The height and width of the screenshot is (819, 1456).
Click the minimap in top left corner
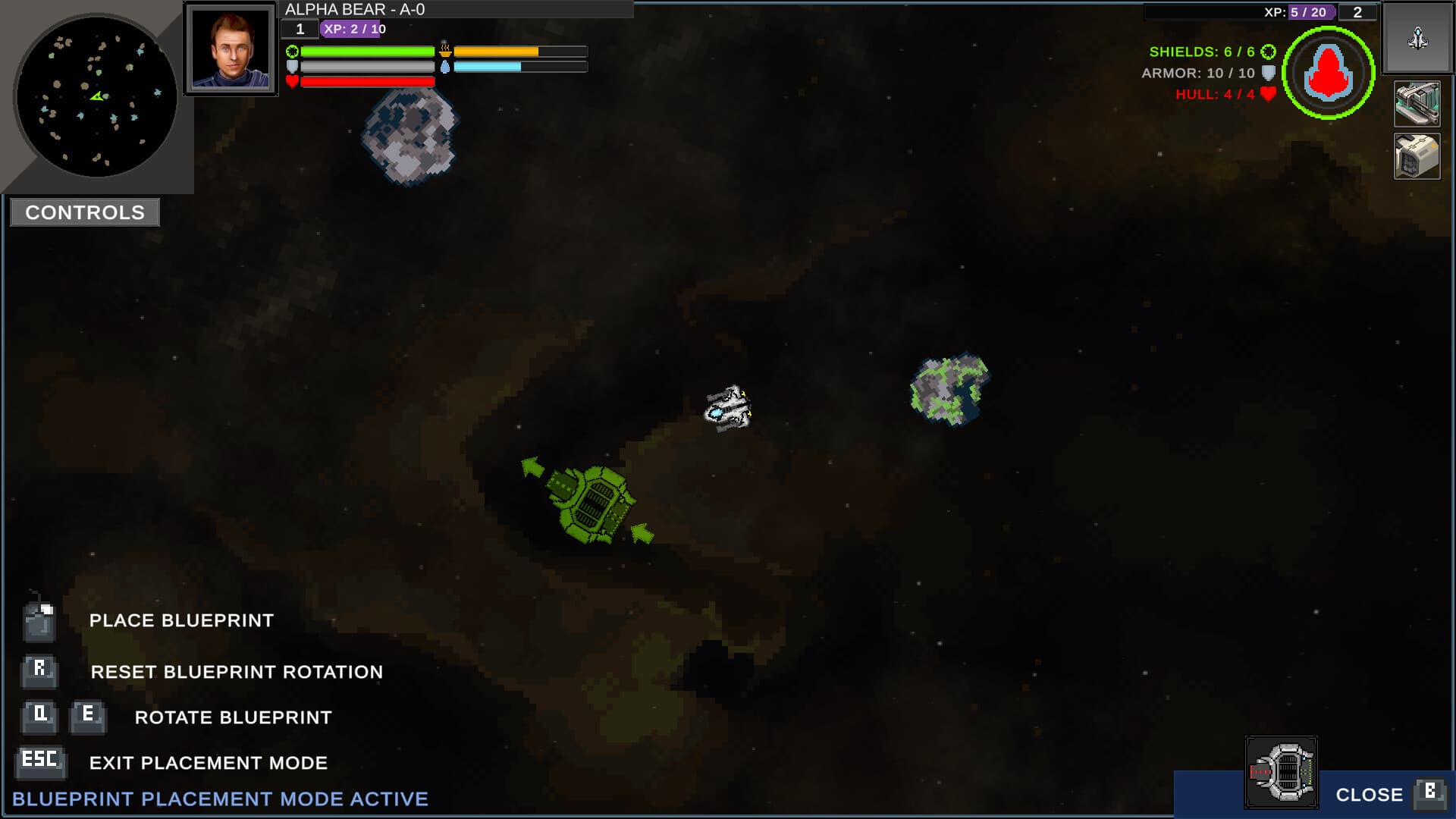[x=96, y=93]
